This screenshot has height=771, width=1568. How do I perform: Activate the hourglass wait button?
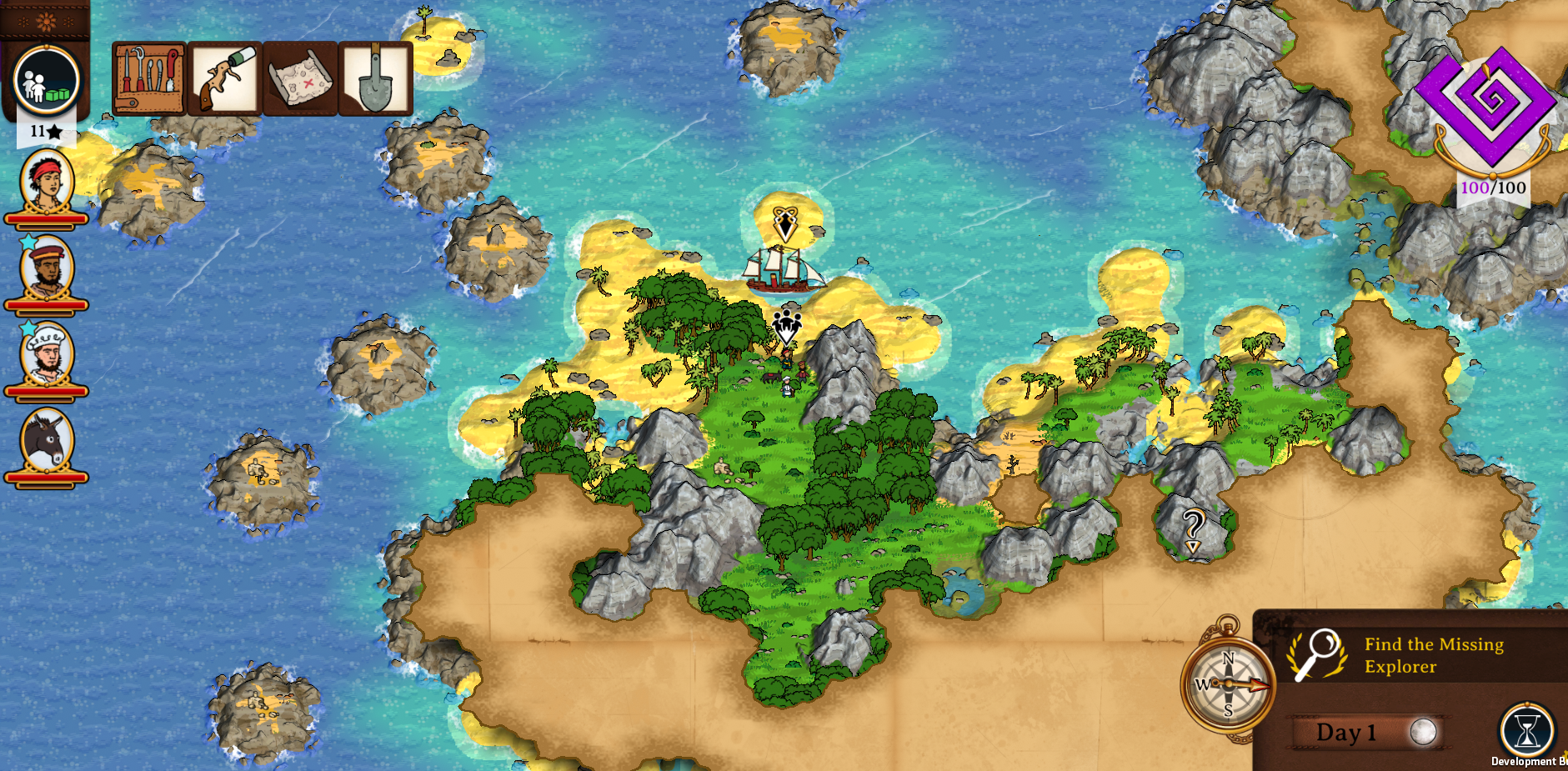1527,730
